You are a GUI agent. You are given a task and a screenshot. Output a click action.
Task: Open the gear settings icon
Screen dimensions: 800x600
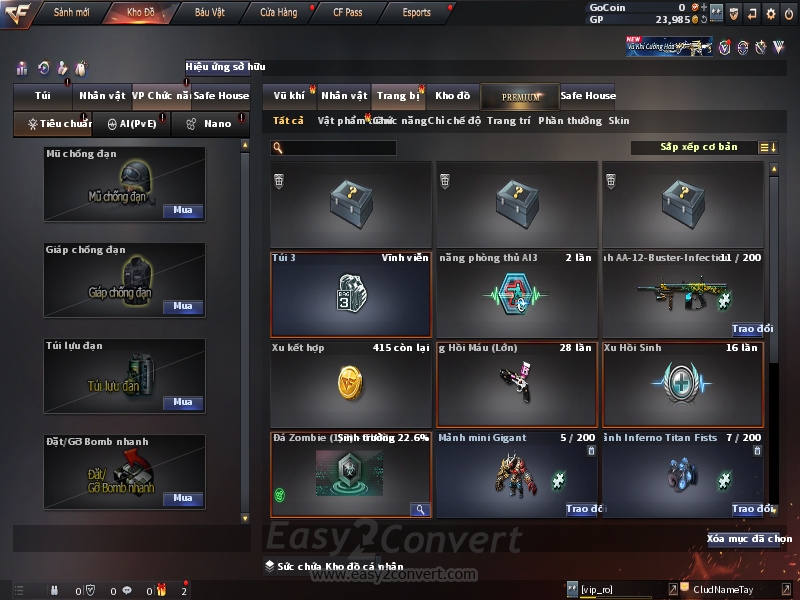pyautogui.click(x=770, y=13)
